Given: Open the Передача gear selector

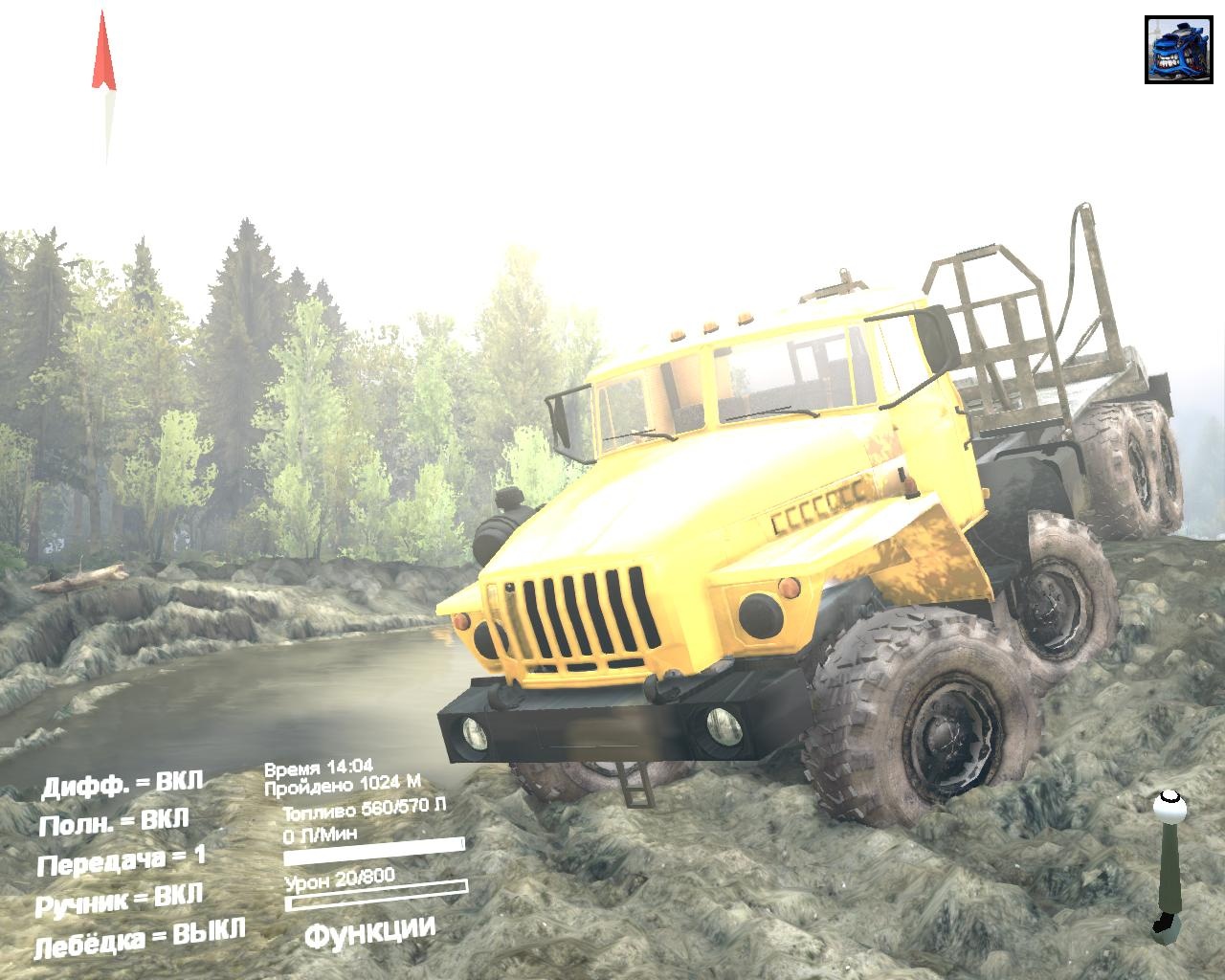Looking at the screenshot, I should 122,860.
